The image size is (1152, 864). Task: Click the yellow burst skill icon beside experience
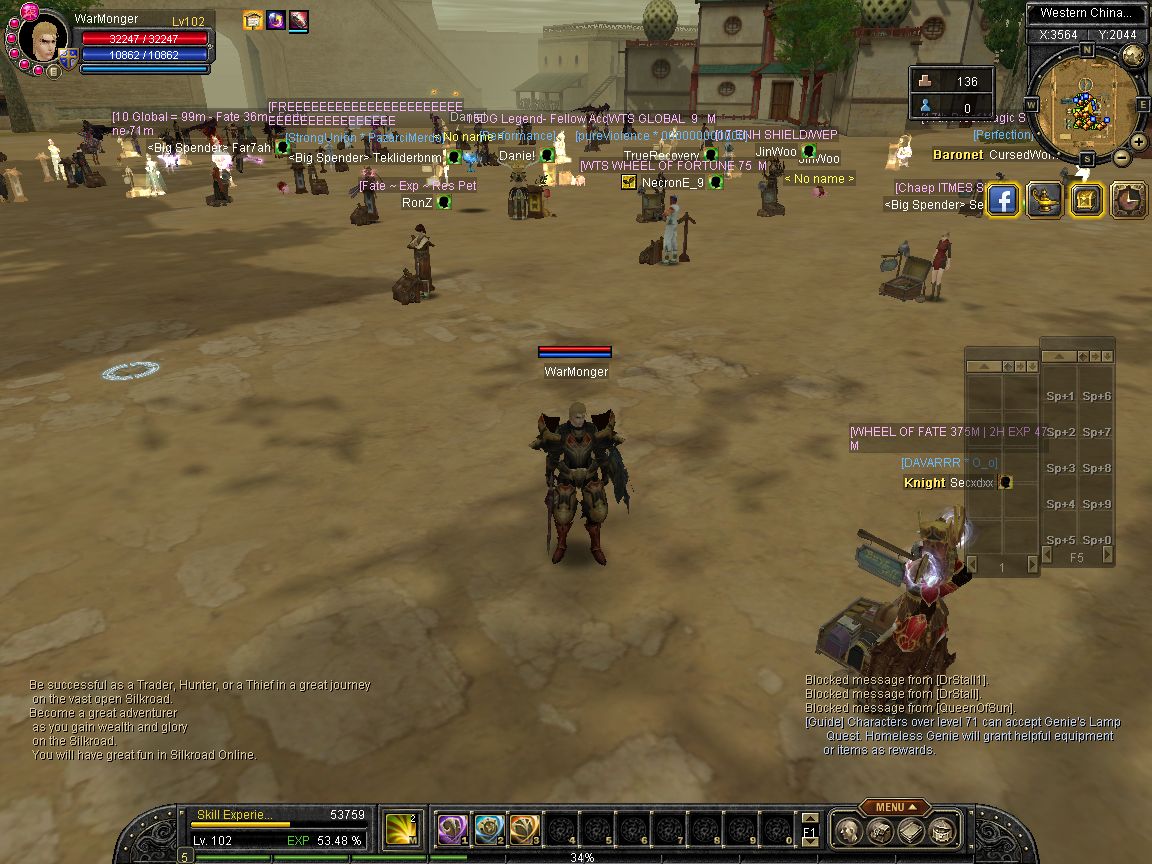402,828
